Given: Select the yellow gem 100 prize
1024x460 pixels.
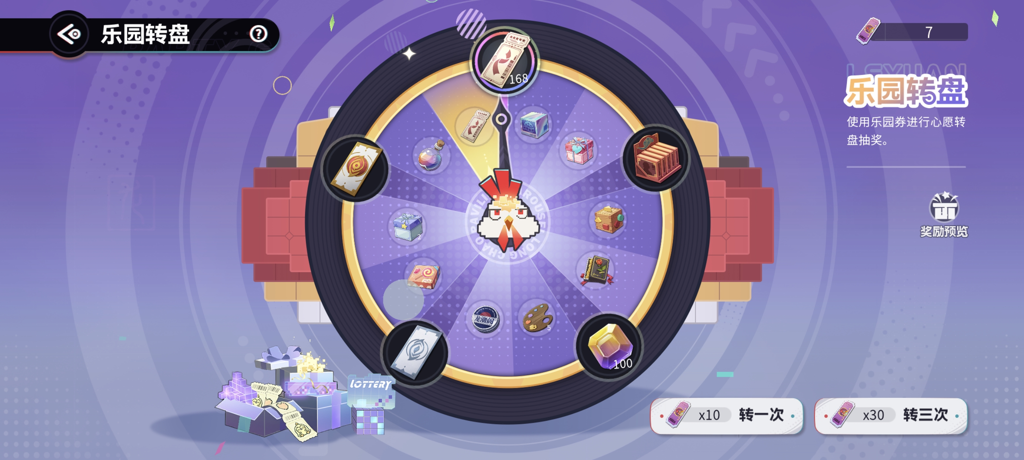Looking at the screenshot, I should click(609, 346).
